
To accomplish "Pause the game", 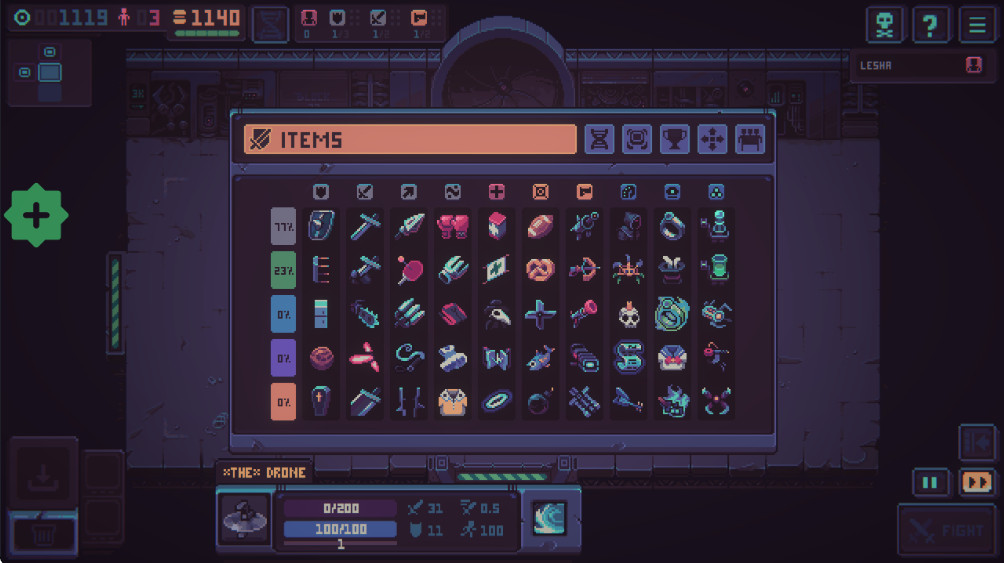I will (x=930, y=482).
